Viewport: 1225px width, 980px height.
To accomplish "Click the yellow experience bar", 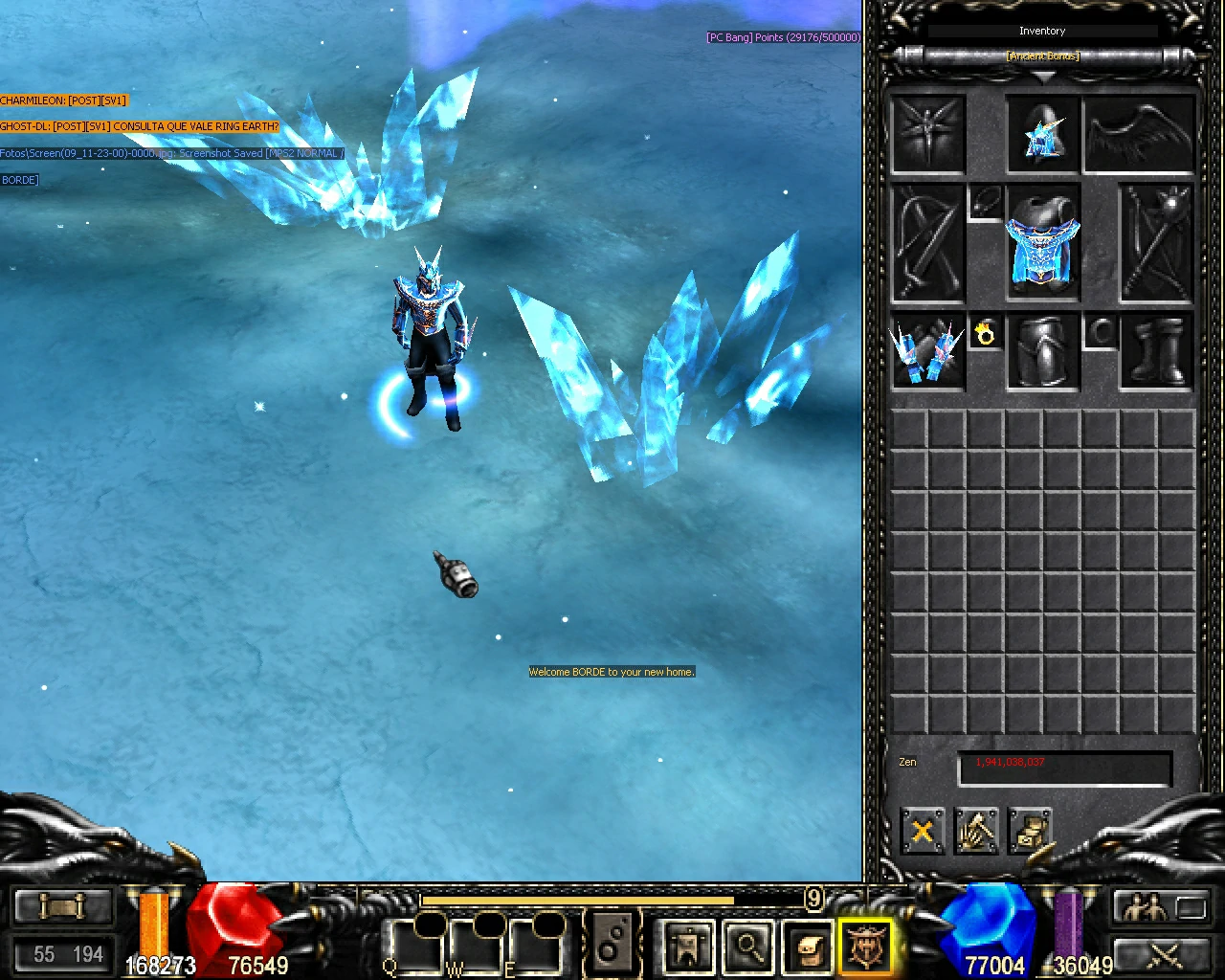I will (574, 900).
